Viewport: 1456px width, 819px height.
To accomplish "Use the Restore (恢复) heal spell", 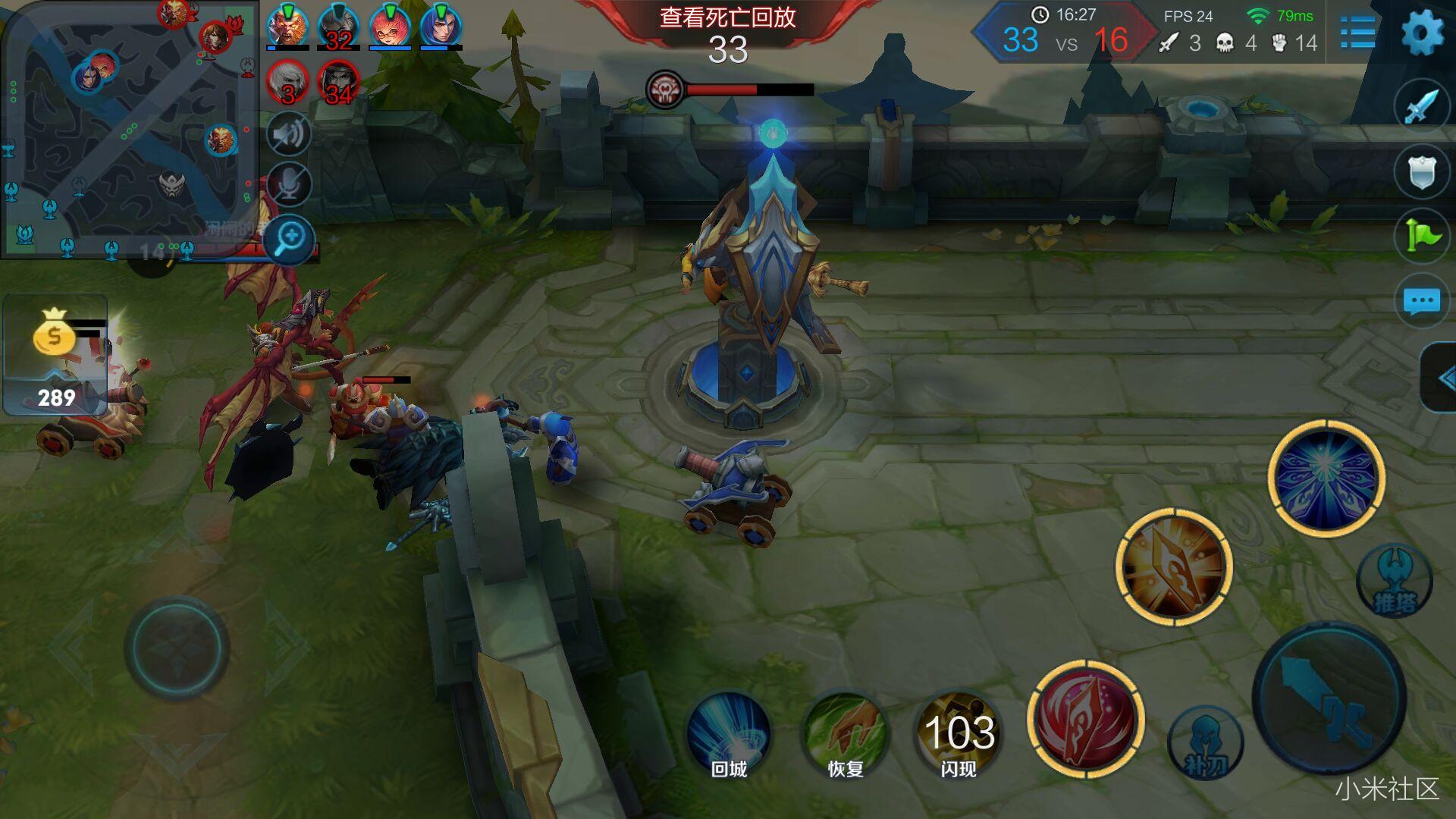I will click(845, 734).
